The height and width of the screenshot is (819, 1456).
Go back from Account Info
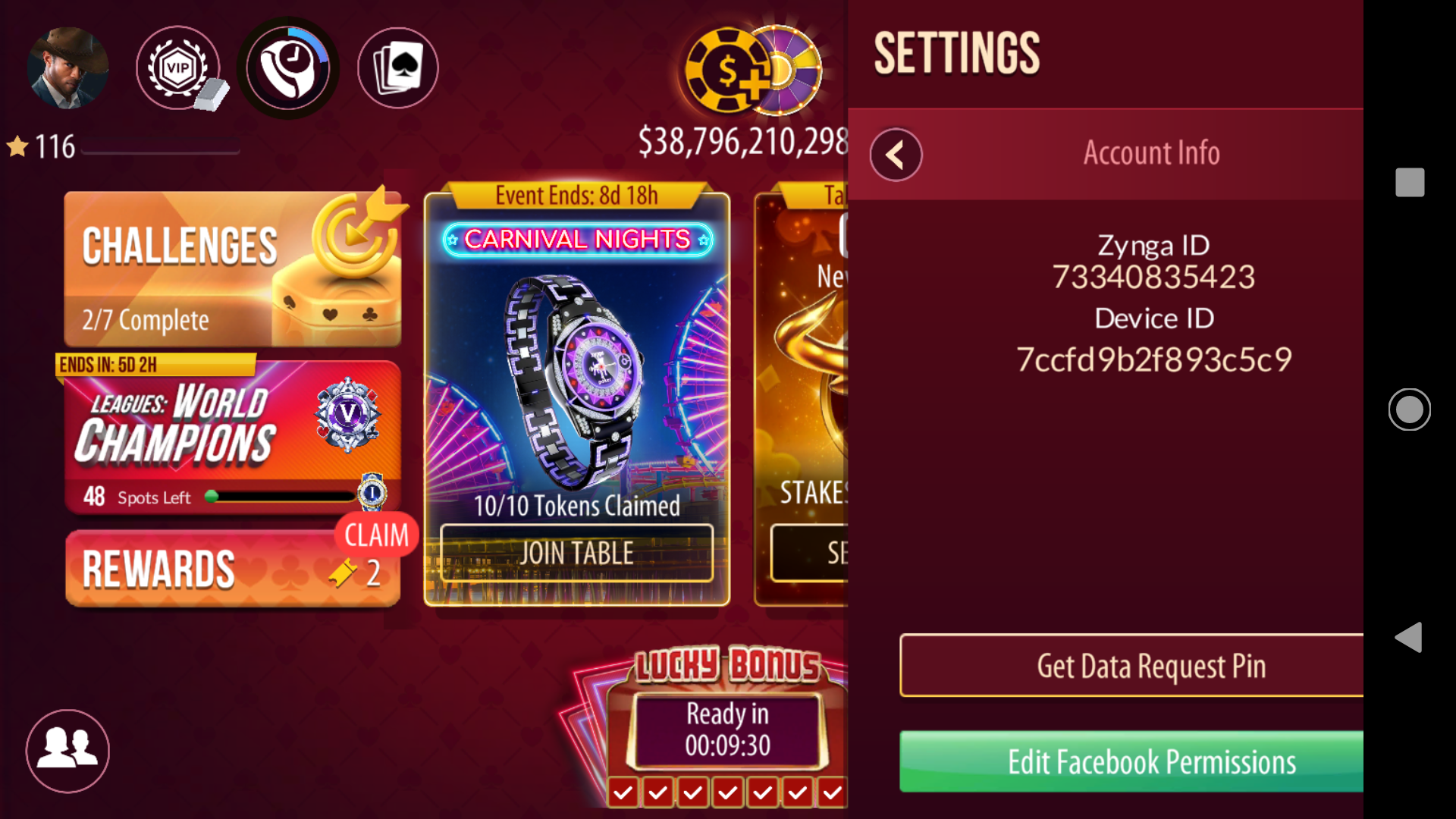896,155
